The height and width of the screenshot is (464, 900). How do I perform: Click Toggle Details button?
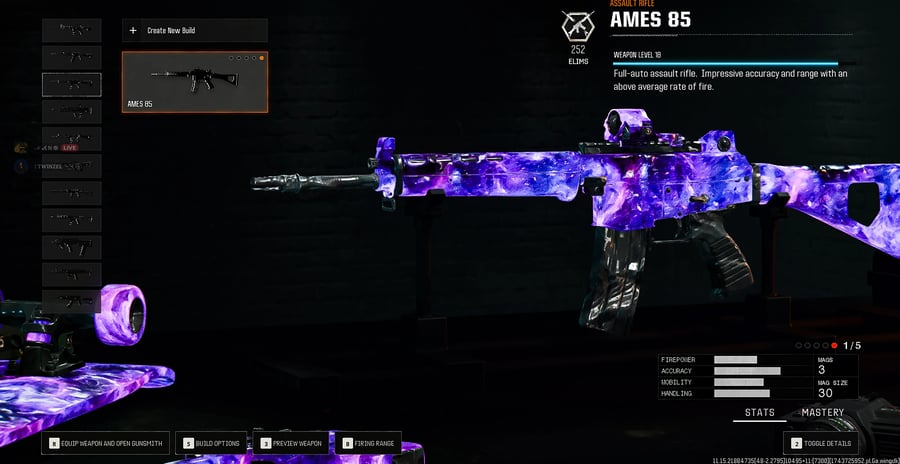tap(820, 443)
